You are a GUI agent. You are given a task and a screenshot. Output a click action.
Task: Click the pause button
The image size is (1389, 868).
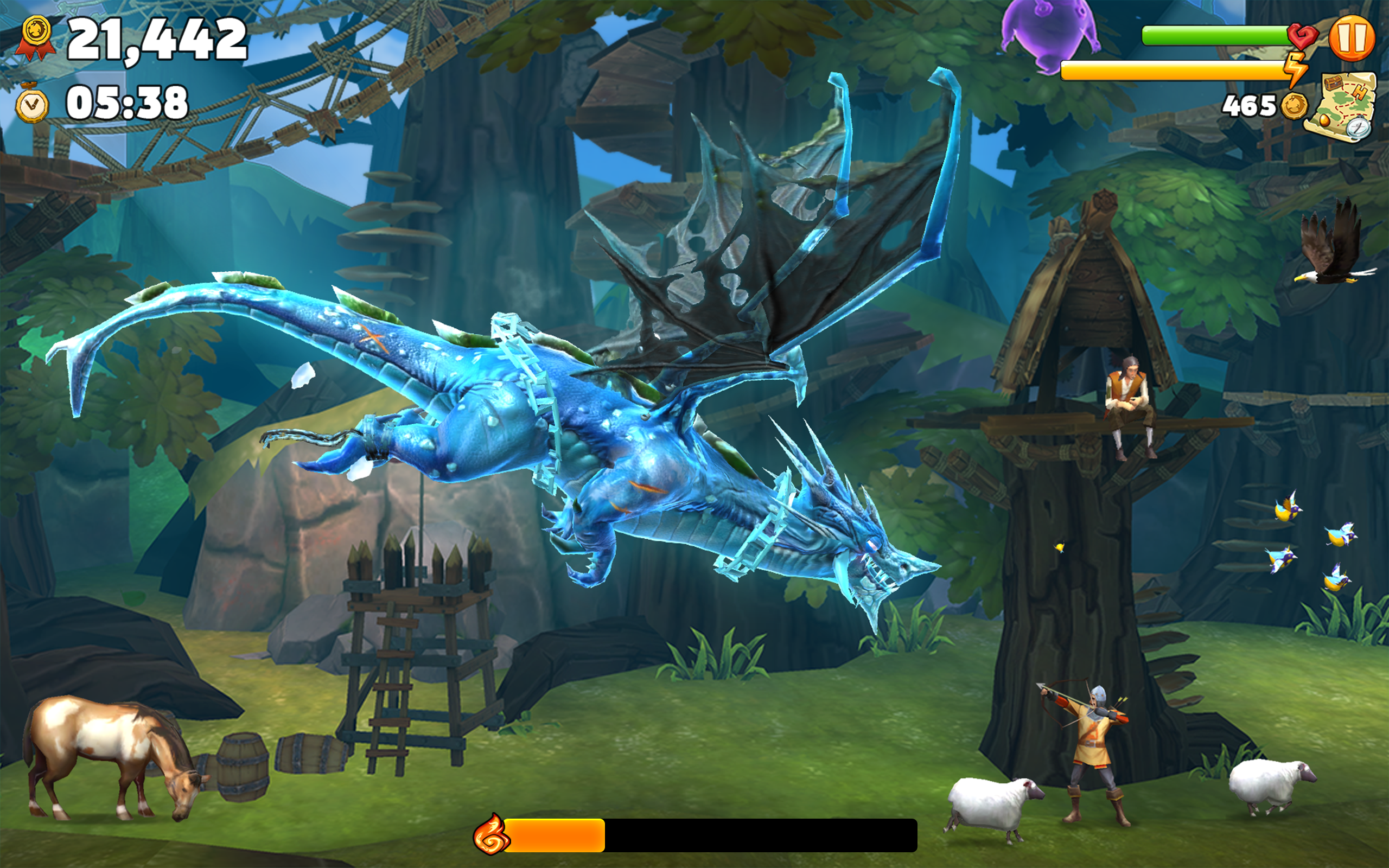(1352, 37)
